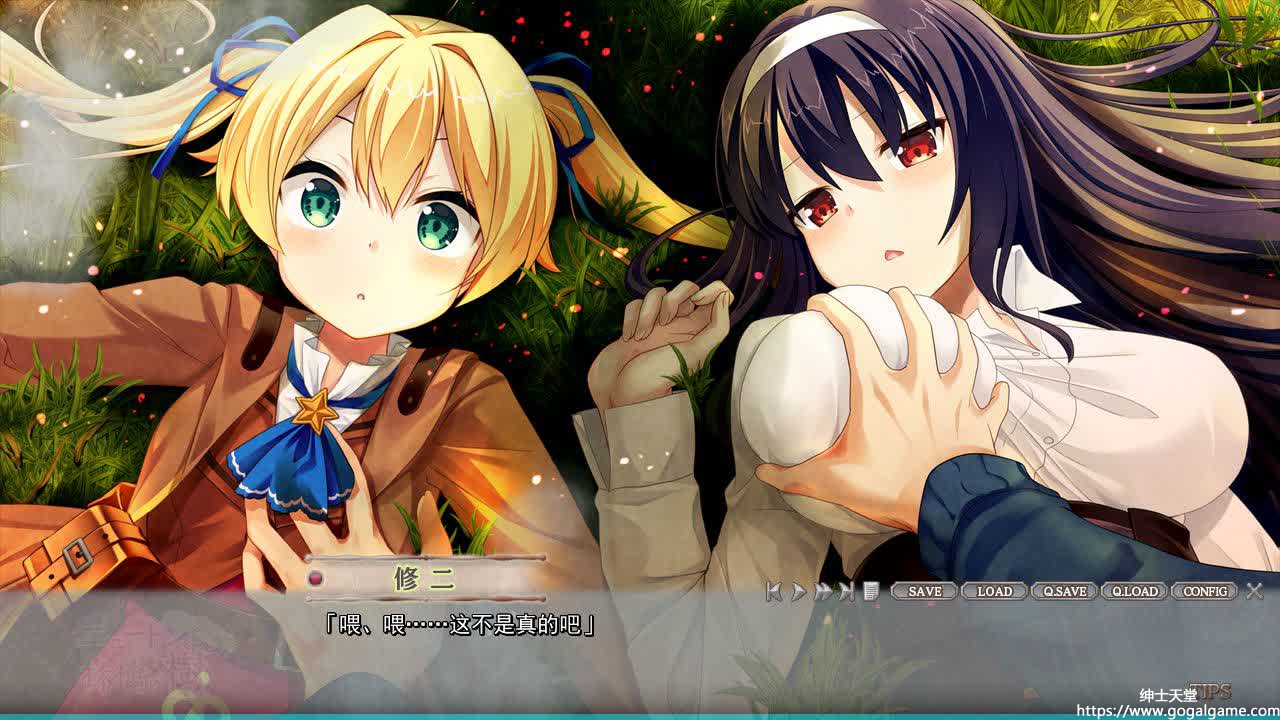Jump back to the previous scene
Image resolution: width=1280 pixels, height=720 pixels.
coord(774,591)
